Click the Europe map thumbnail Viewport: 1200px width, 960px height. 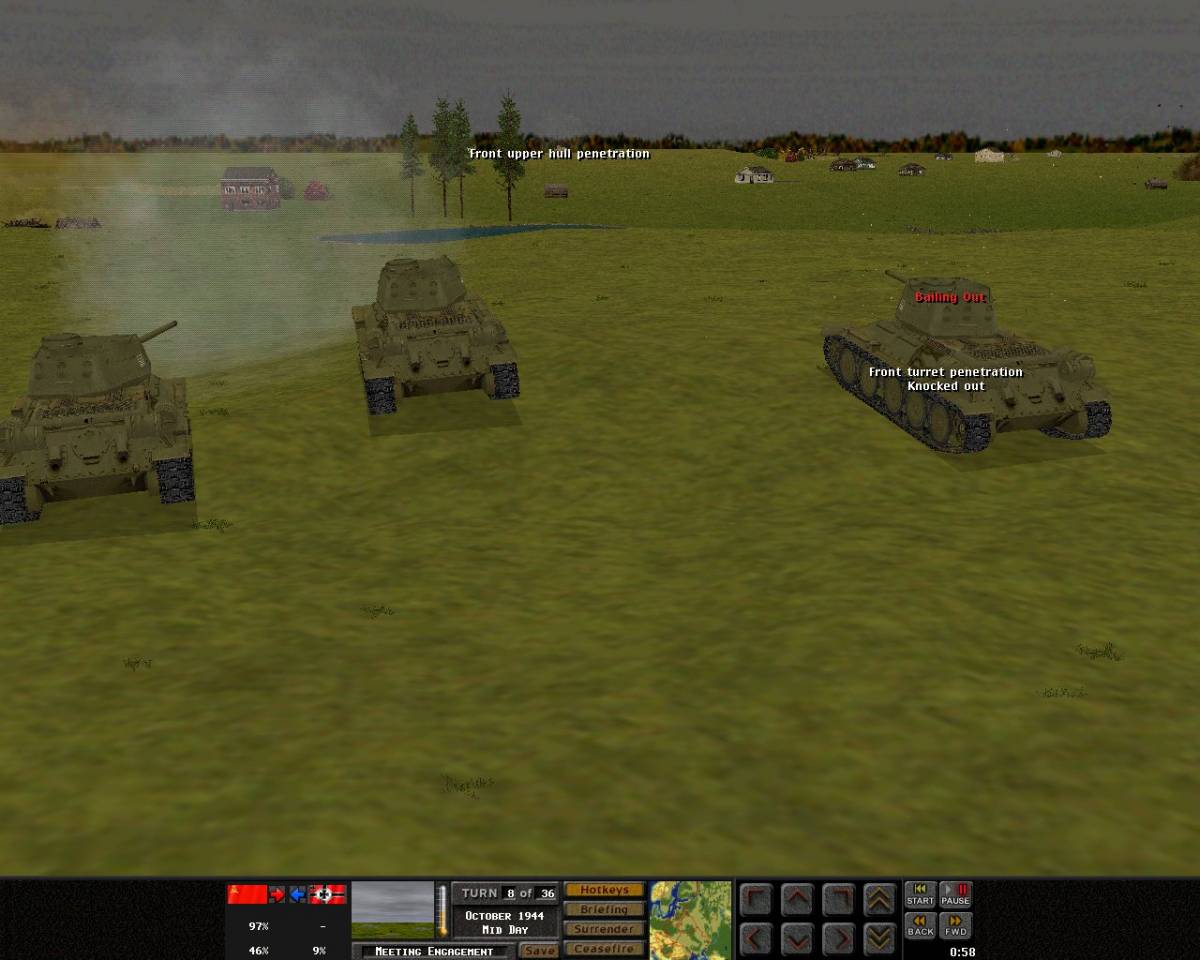click(690, 920)
